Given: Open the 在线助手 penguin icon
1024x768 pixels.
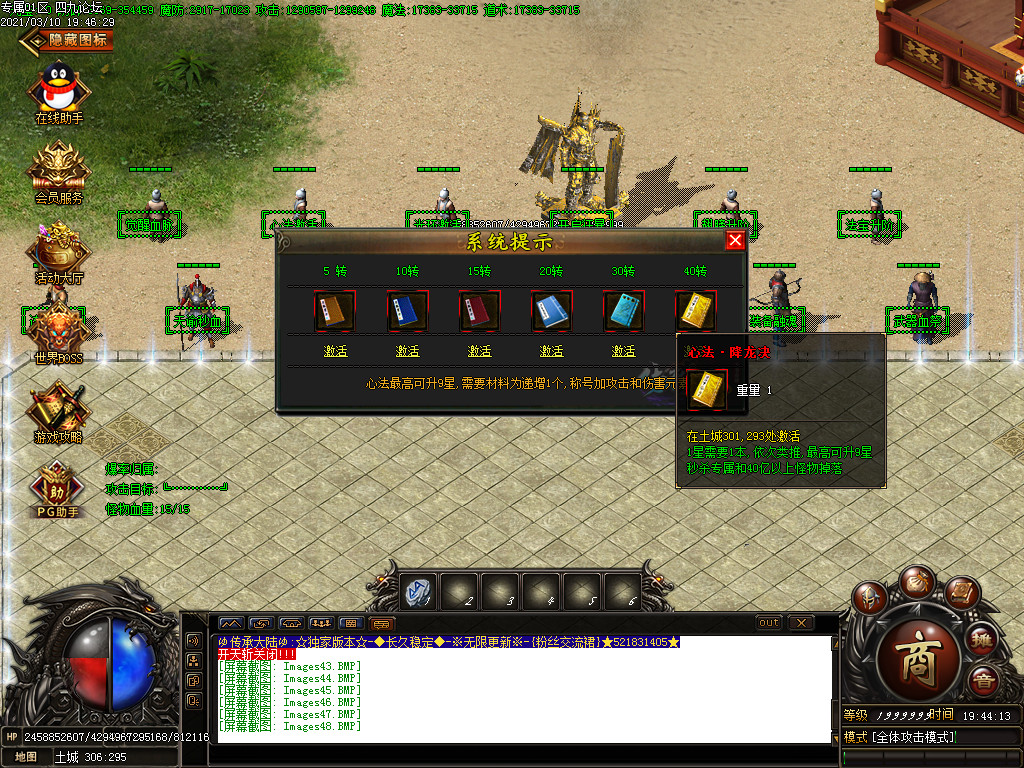Looking at the screenshot, I should (x=59, y=90).
